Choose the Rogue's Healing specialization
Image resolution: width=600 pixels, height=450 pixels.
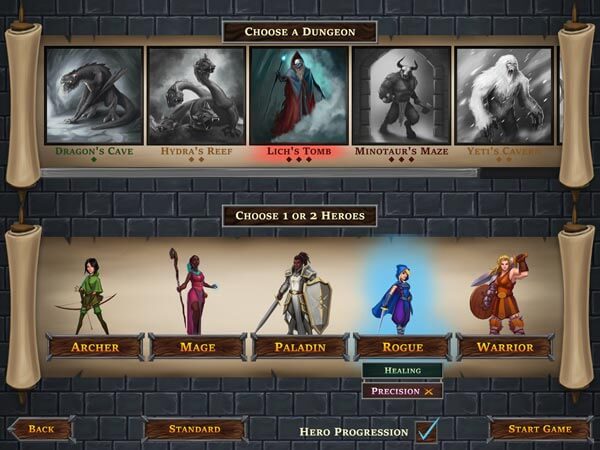pyautogui.click(x=402, y=370)
